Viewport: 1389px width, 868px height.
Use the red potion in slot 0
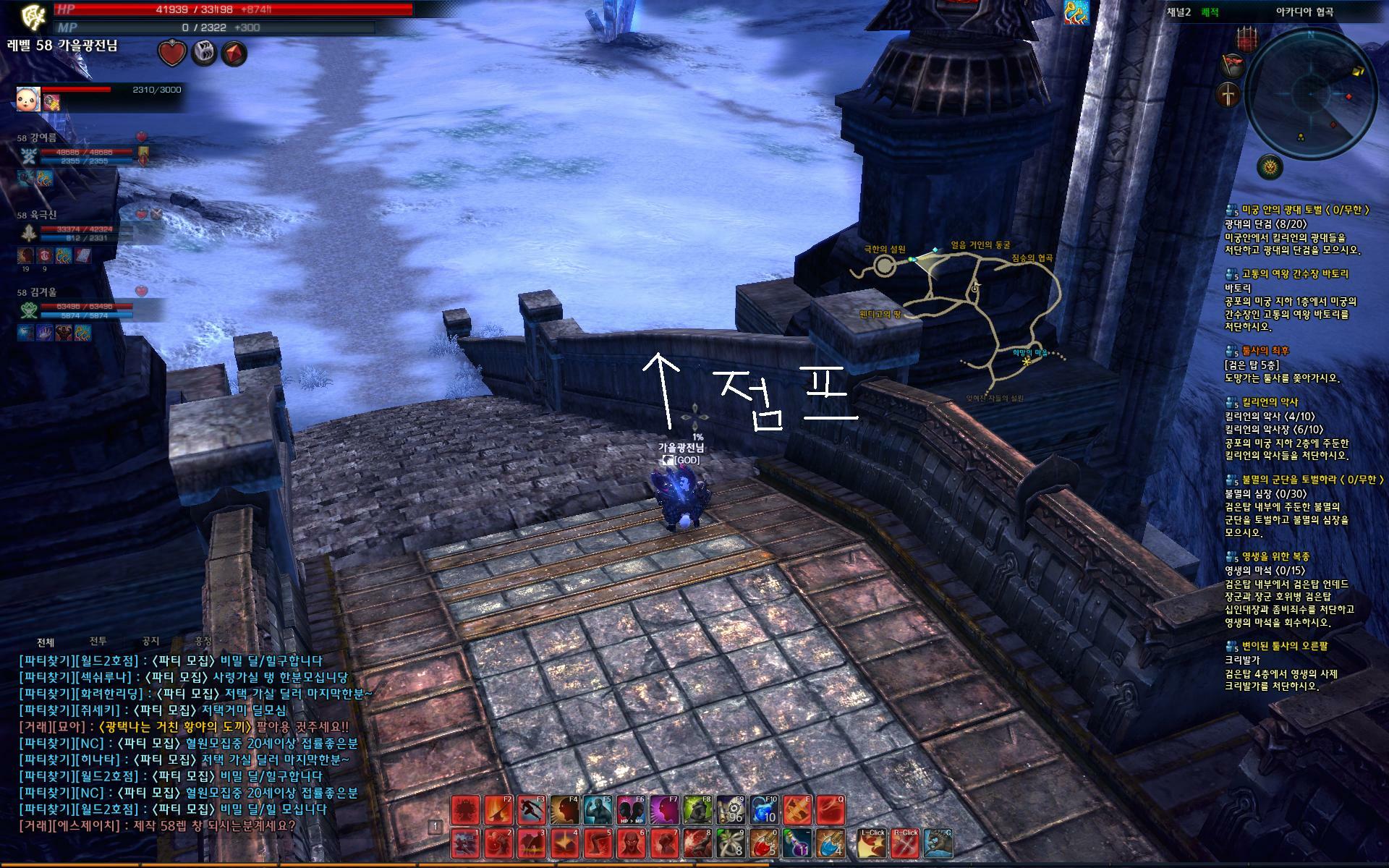[764, 843]
